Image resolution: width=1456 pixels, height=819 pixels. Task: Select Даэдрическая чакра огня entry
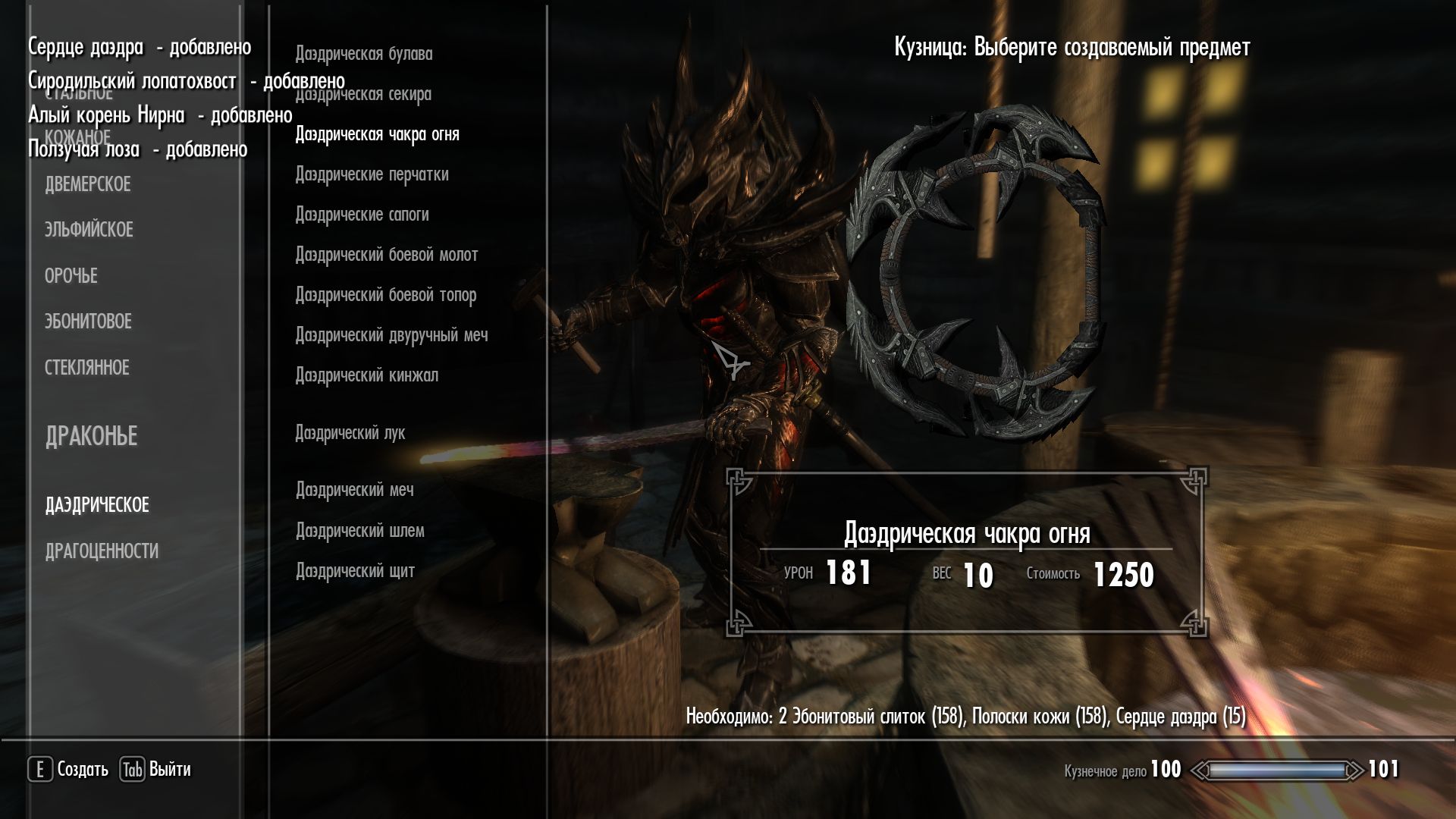point(377,134)
